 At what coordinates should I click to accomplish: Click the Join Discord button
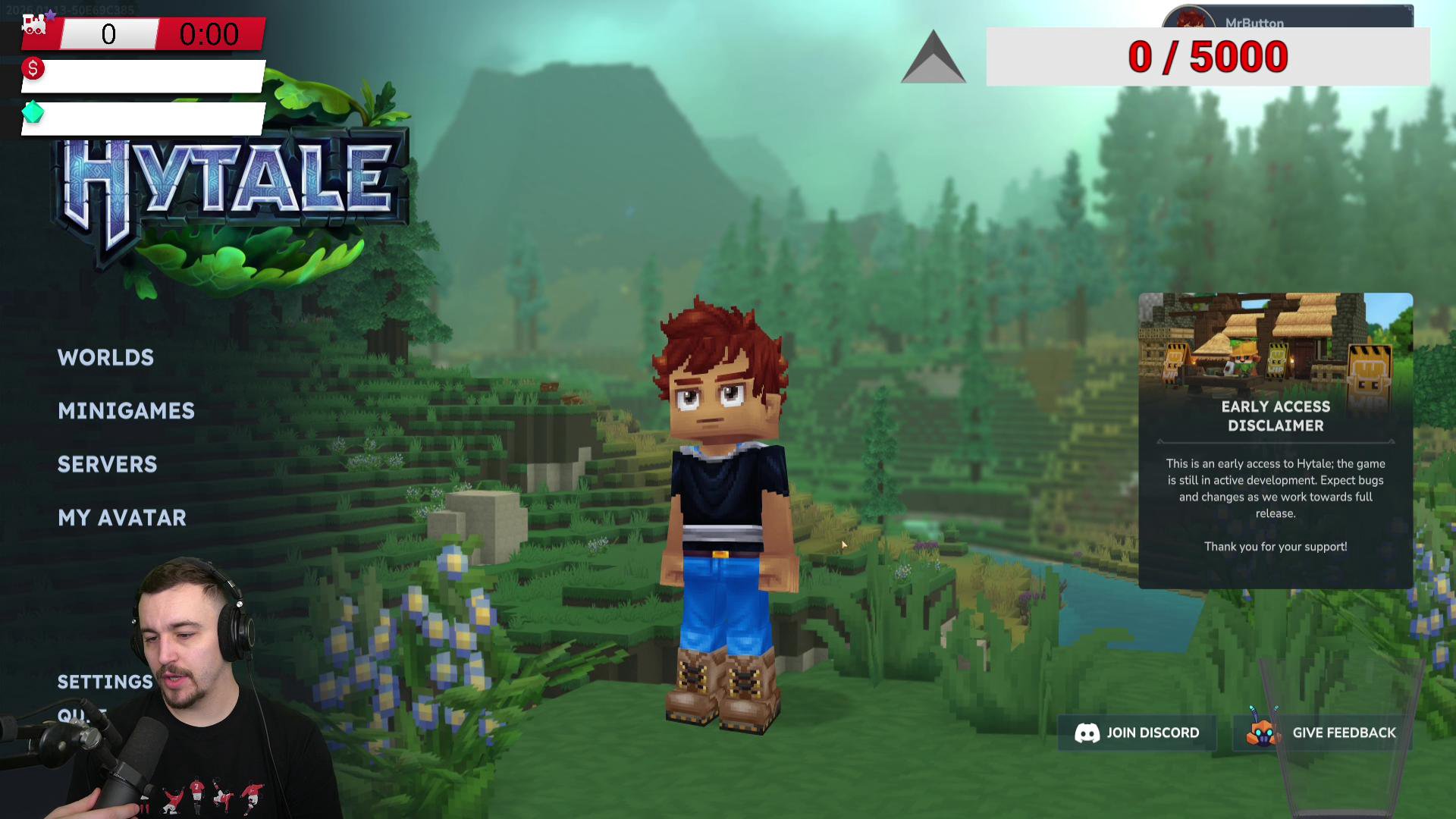click(1137, 733)
